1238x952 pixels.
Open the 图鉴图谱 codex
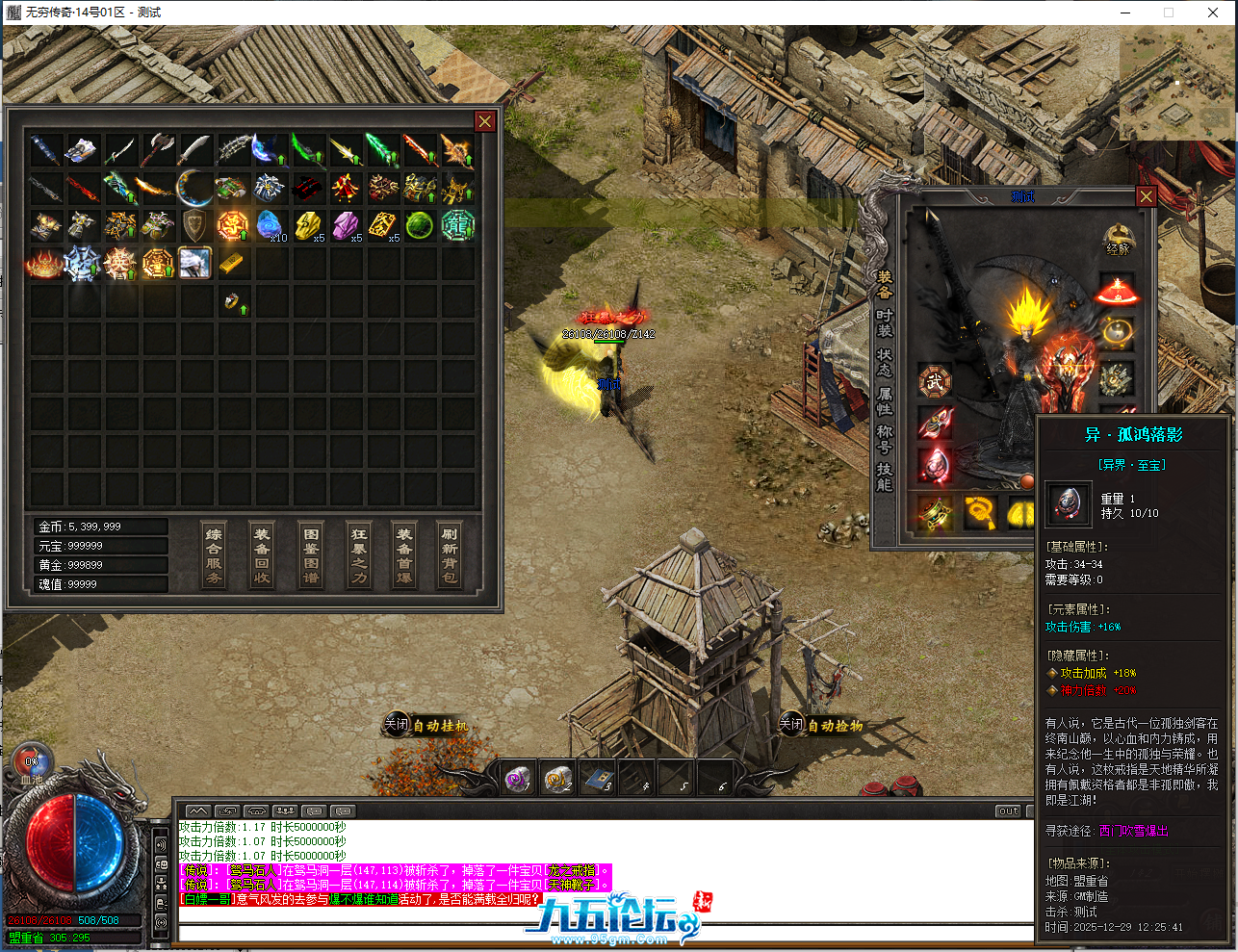coord(311,555)
